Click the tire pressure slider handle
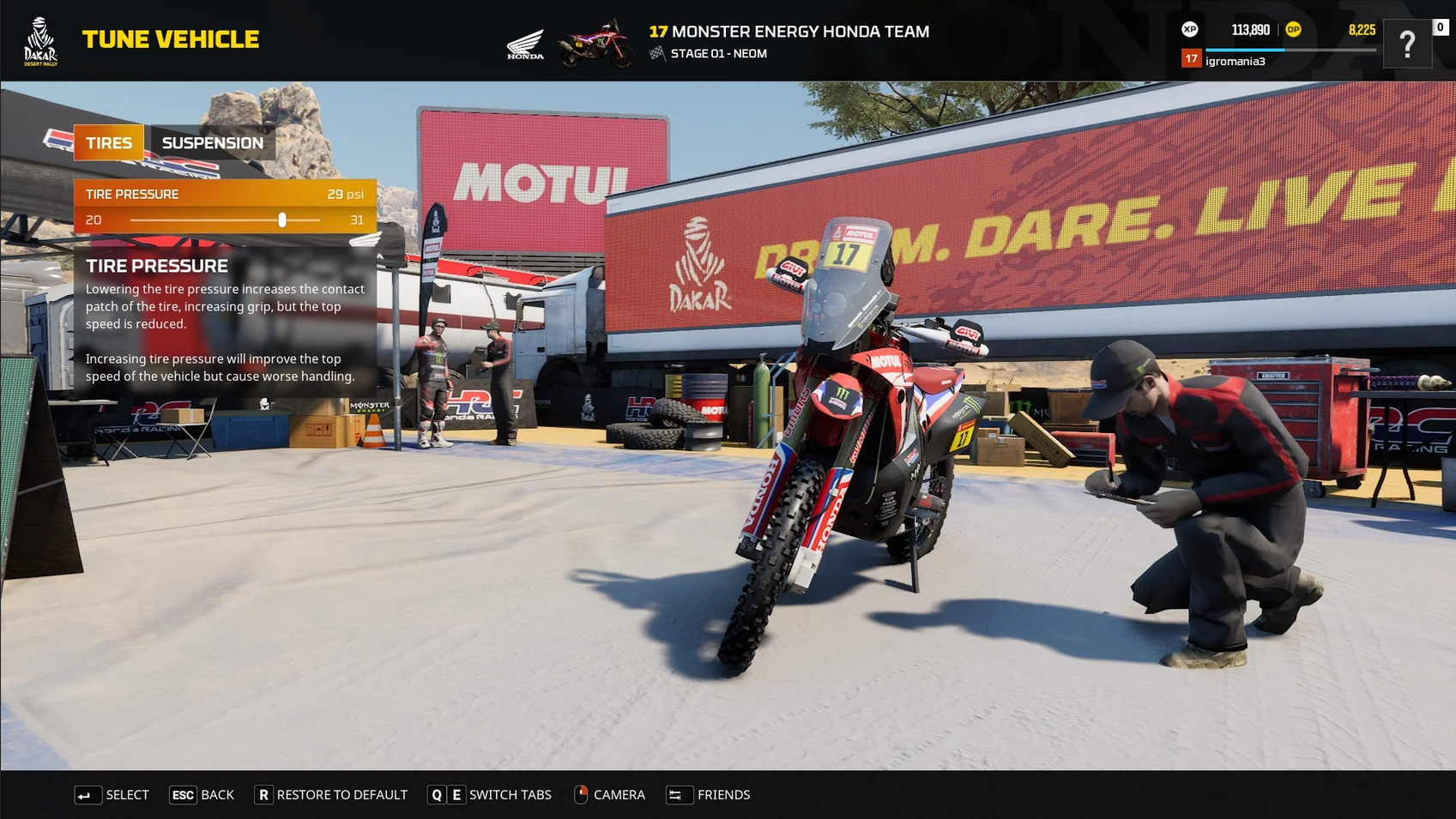 pyautogui.click(x=282, y=220)
